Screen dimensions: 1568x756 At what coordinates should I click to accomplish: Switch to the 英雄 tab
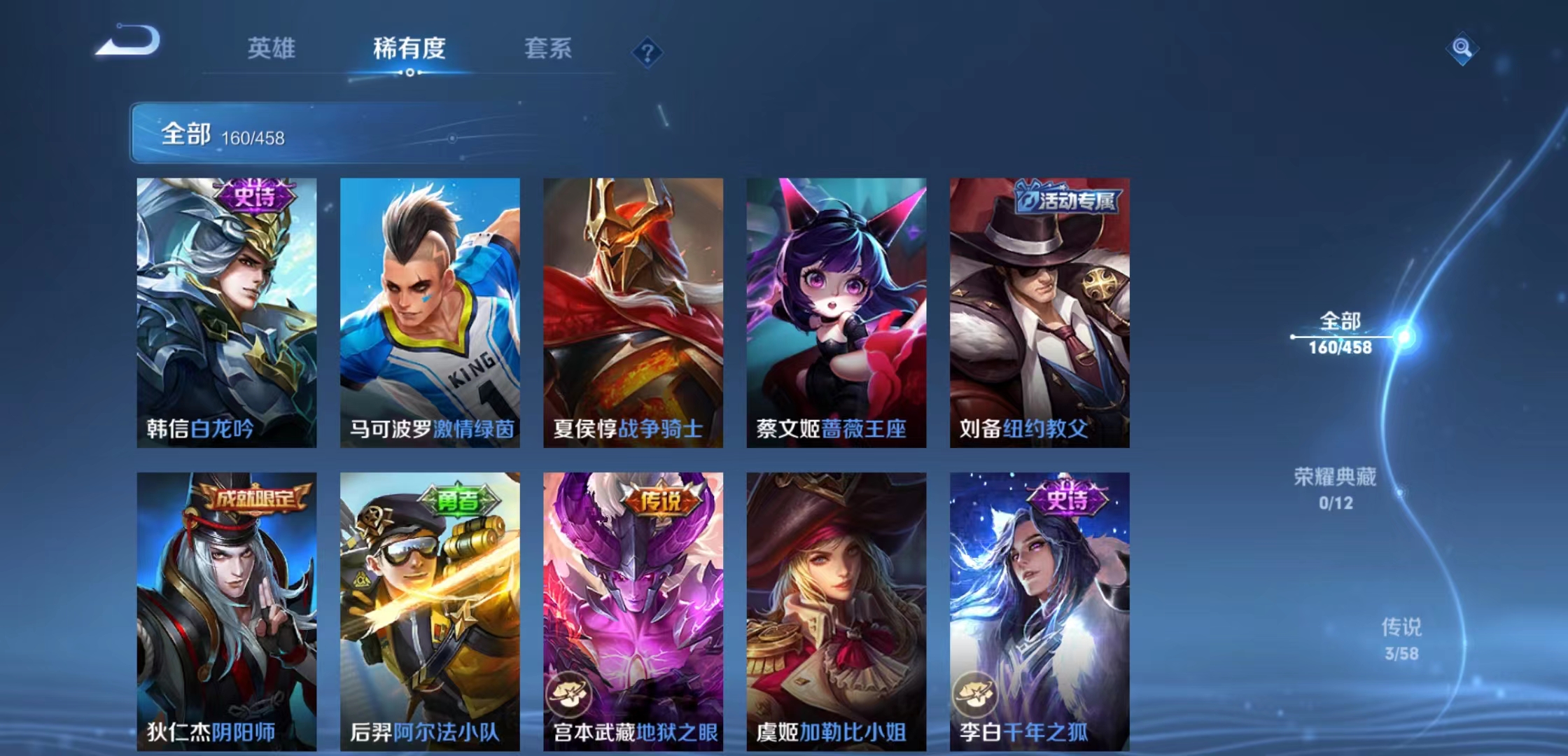[273, 49]
